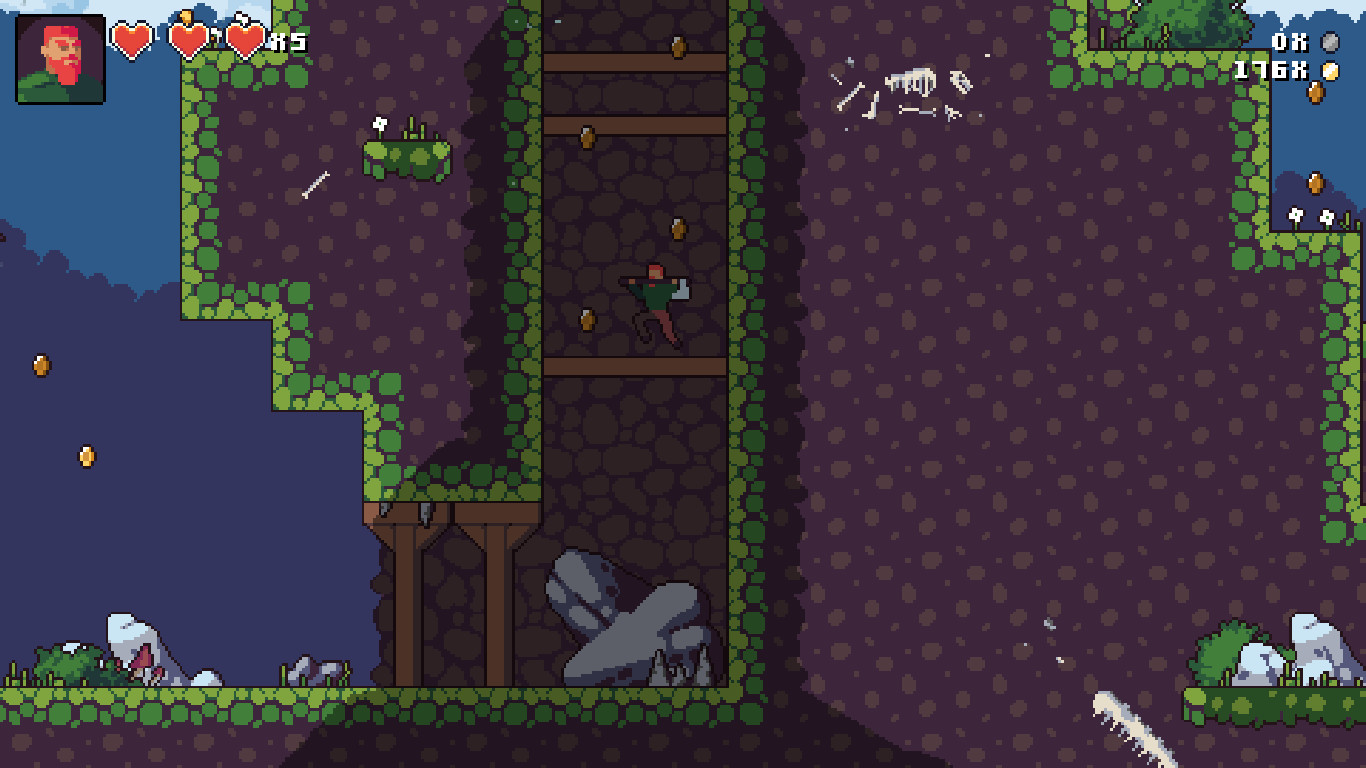
Task: Click the acorn pickup below the coin counters
Action: [x=1316, y=93]
